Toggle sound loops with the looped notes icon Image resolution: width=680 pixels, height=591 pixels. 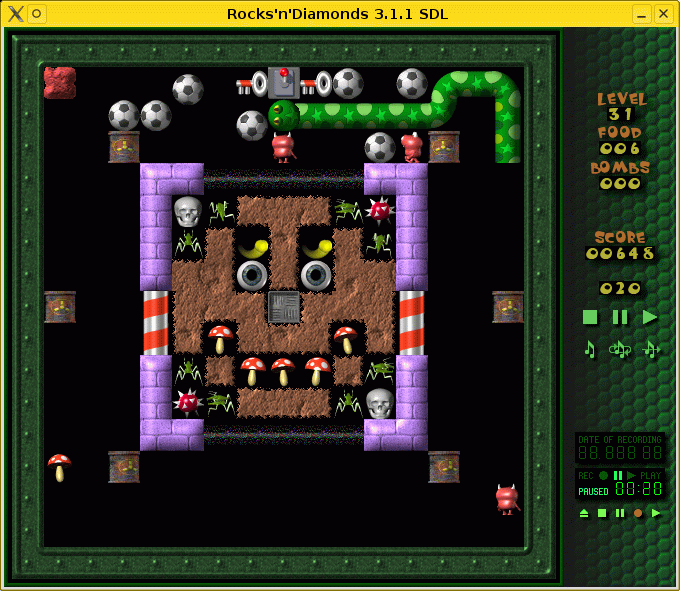pyautogui.click(x=620, y=349)
